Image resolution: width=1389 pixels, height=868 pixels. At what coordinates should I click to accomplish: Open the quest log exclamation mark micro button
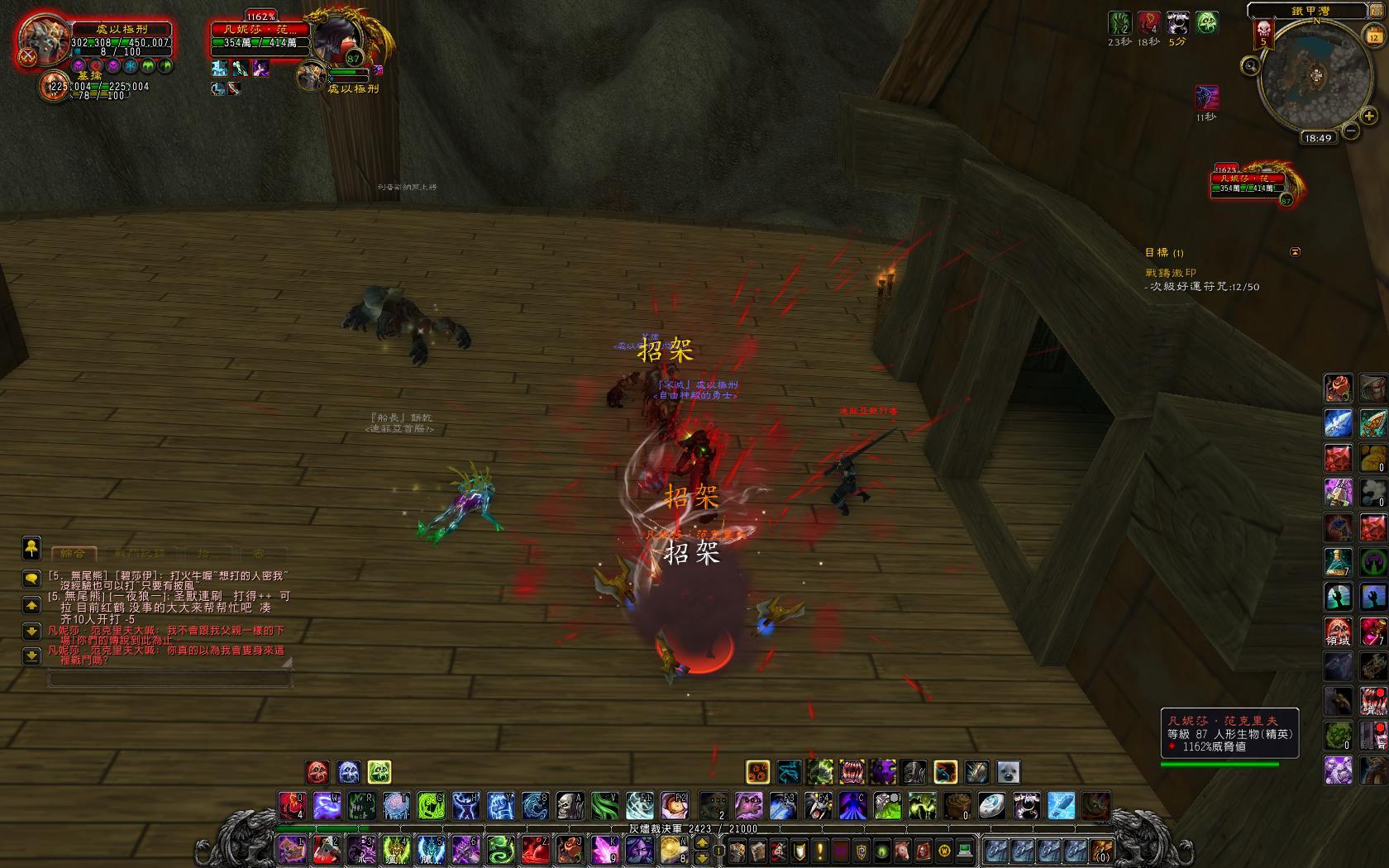820,850
